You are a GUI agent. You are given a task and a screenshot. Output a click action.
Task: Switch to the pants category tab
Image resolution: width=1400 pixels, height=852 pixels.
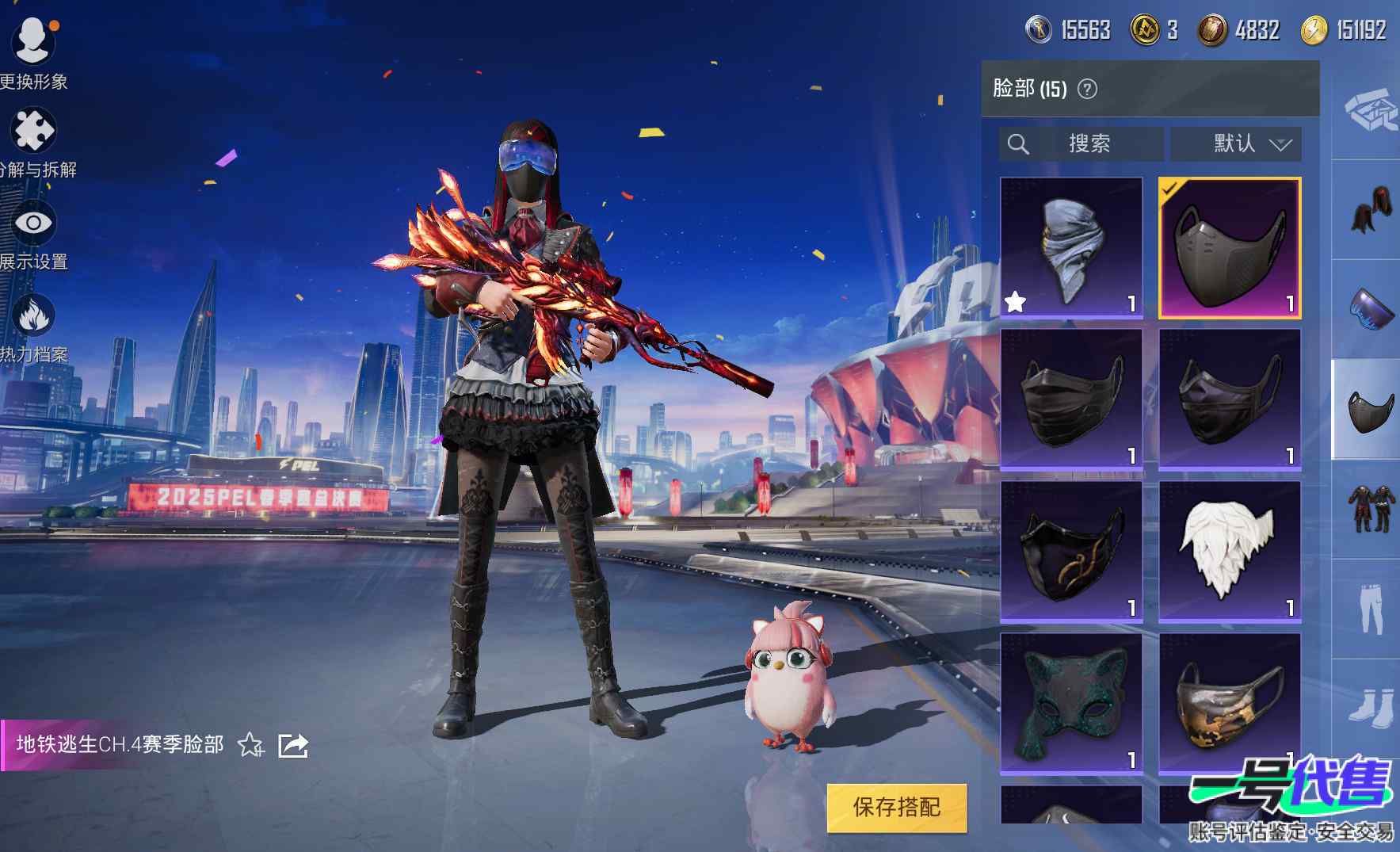pyautogui.click(x=1371, y=609)
